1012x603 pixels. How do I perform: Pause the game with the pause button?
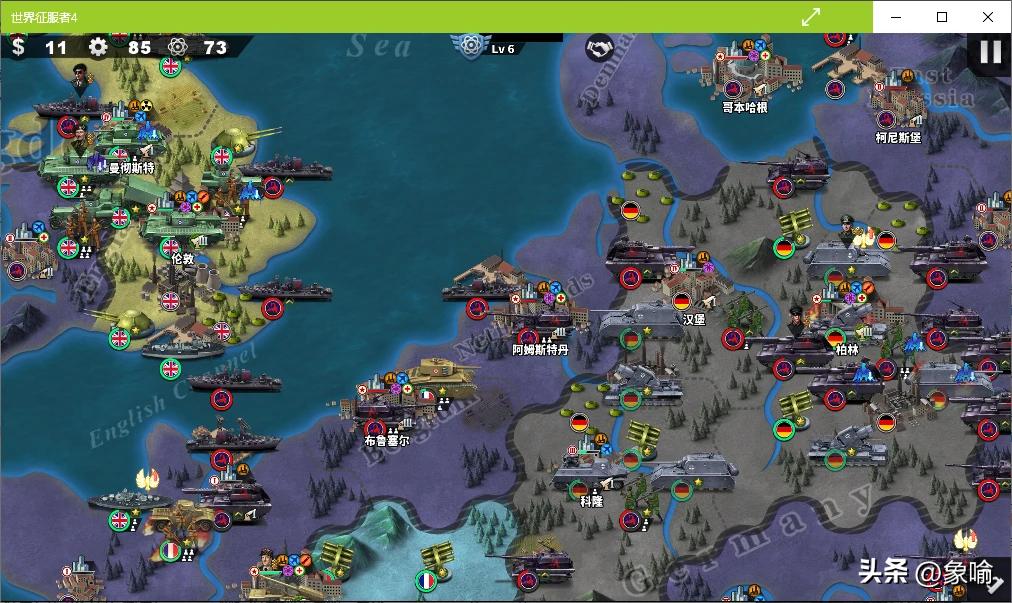990,52
